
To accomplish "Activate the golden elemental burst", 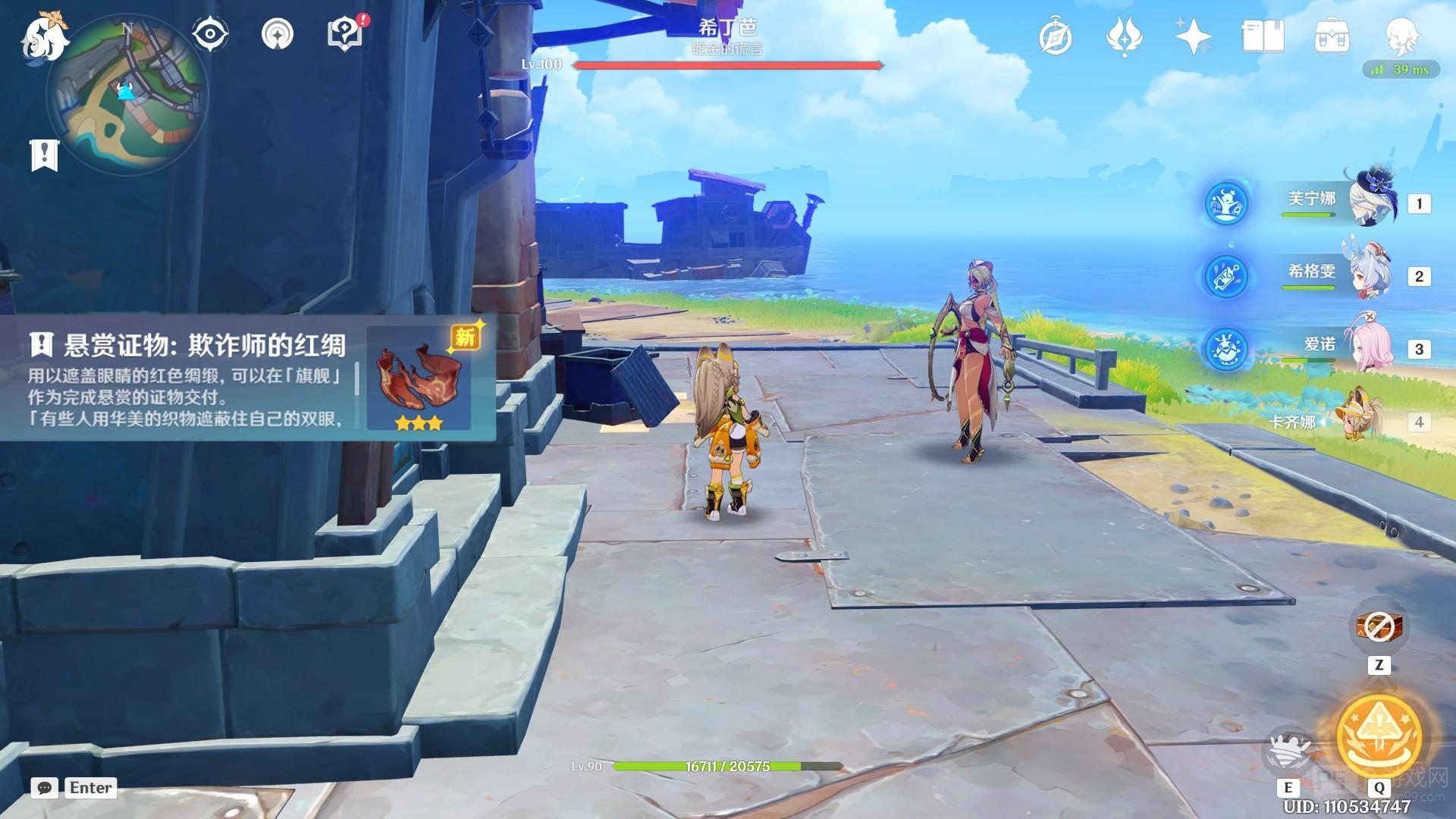I will [x=1379, y=736].
